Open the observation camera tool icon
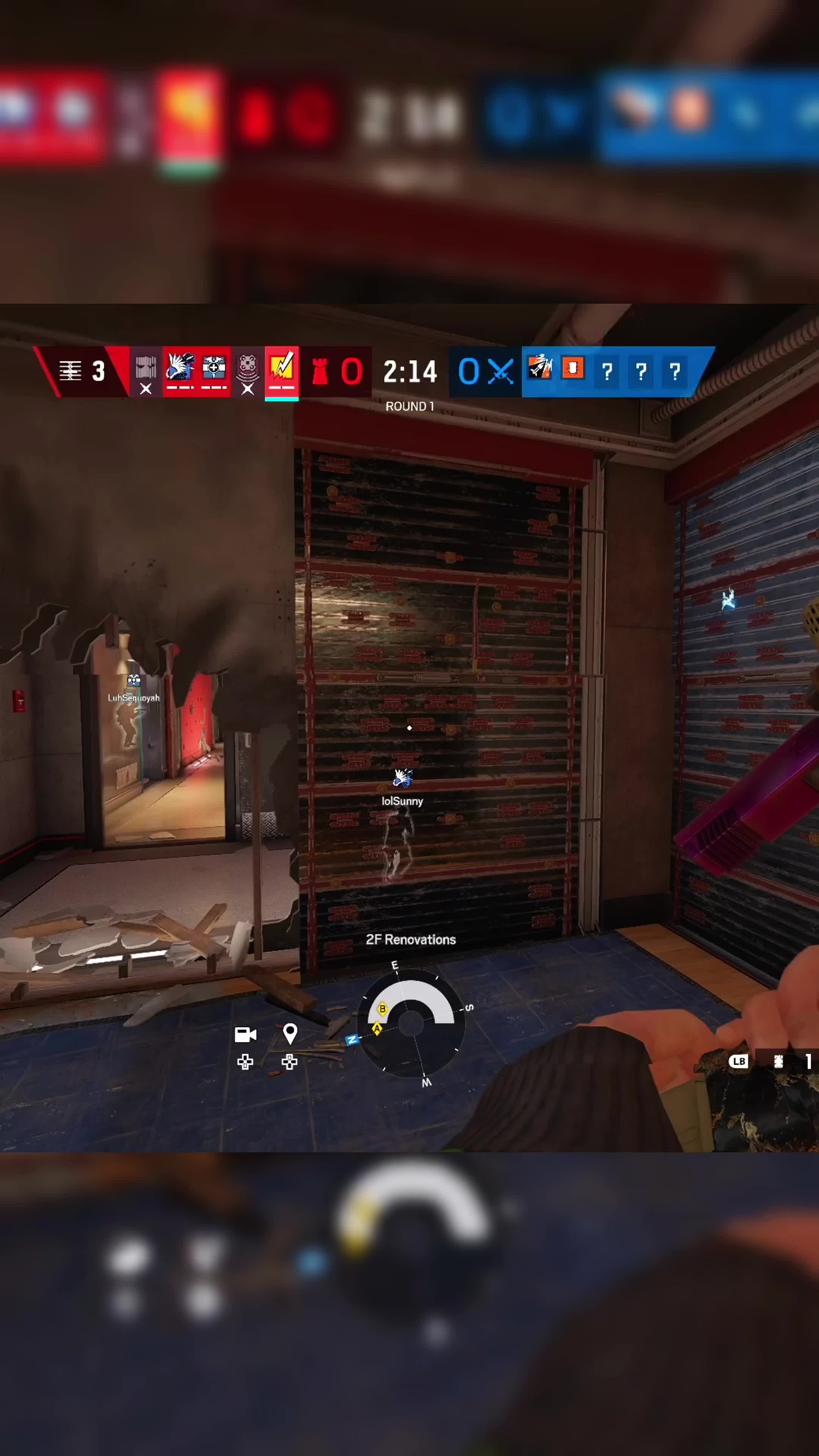Viewport: 819px width, 1456px height. click(x=245, y=1034)
